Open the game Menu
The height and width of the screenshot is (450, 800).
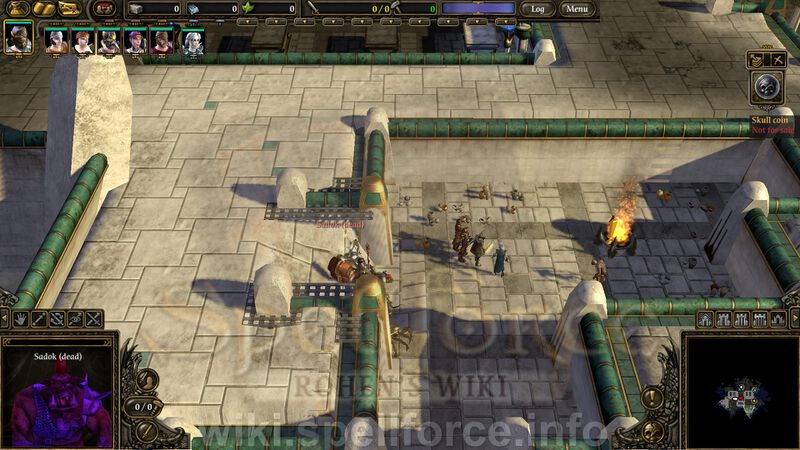[x=576, y=9]
